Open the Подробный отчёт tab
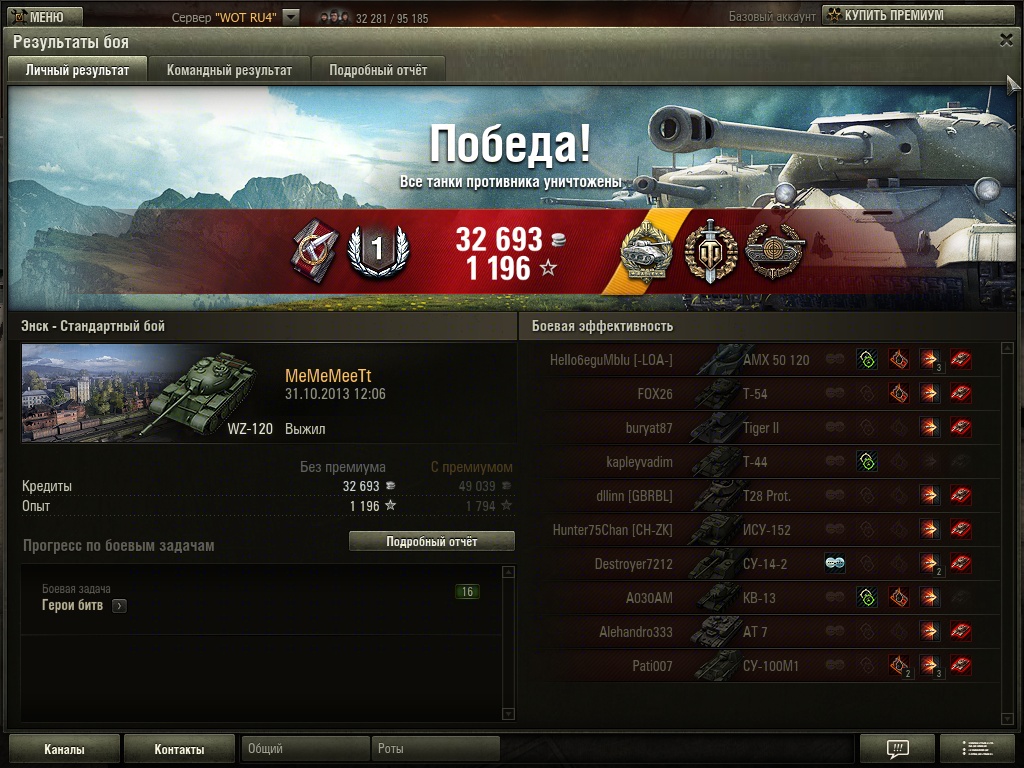The height and width of the screenshot is (768, 1024). click(378, 70)
